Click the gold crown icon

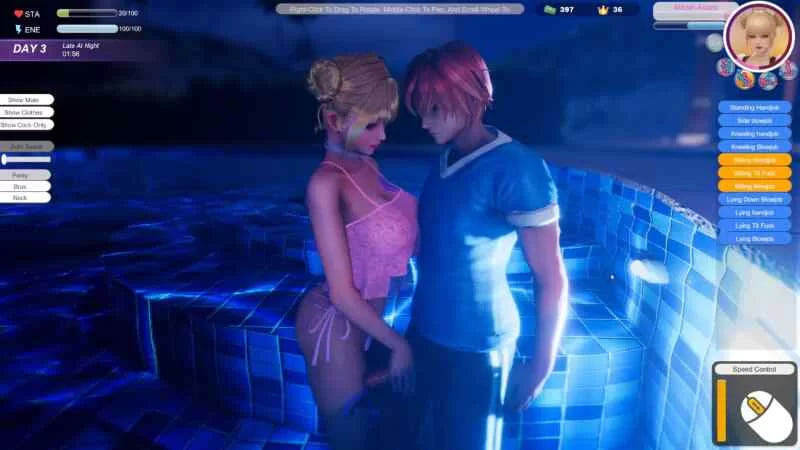603,10
